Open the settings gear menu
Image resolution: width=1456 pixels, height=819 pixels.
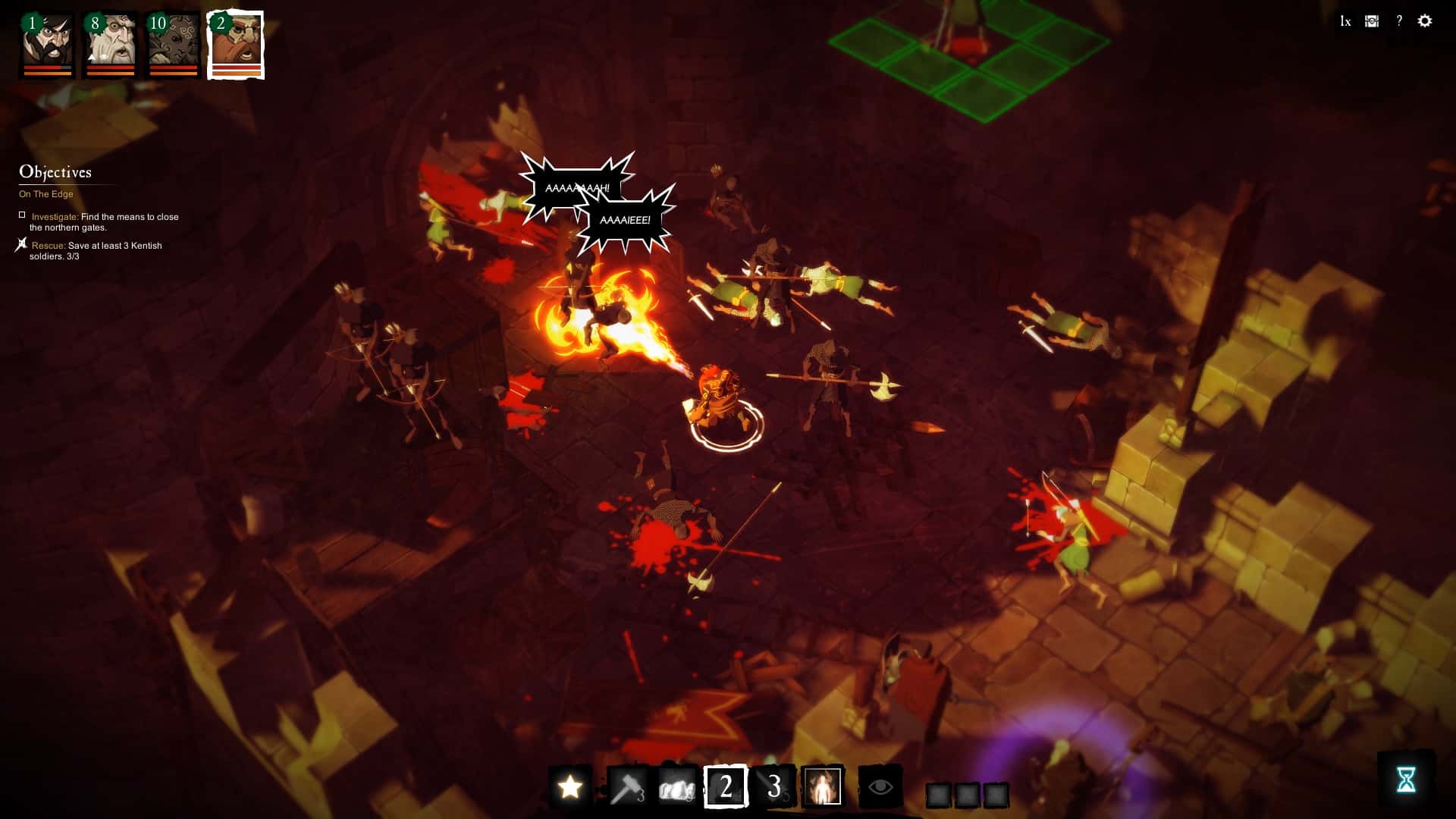coord(1426,21)
